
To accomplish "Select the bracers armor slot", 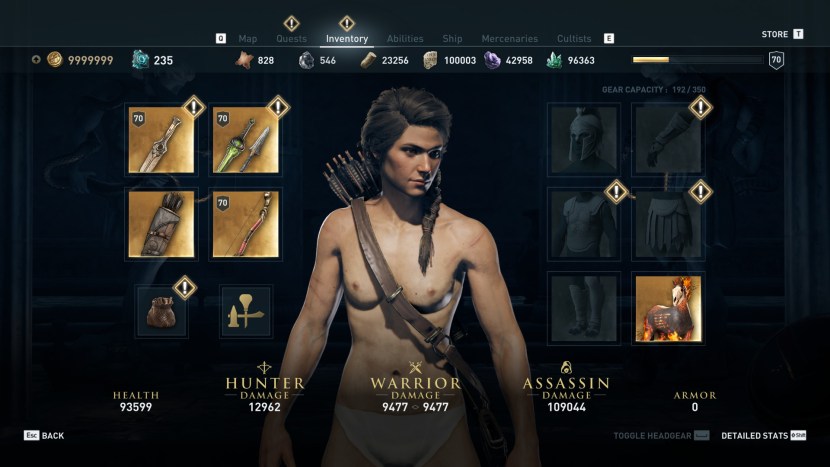I will point(668,140).
